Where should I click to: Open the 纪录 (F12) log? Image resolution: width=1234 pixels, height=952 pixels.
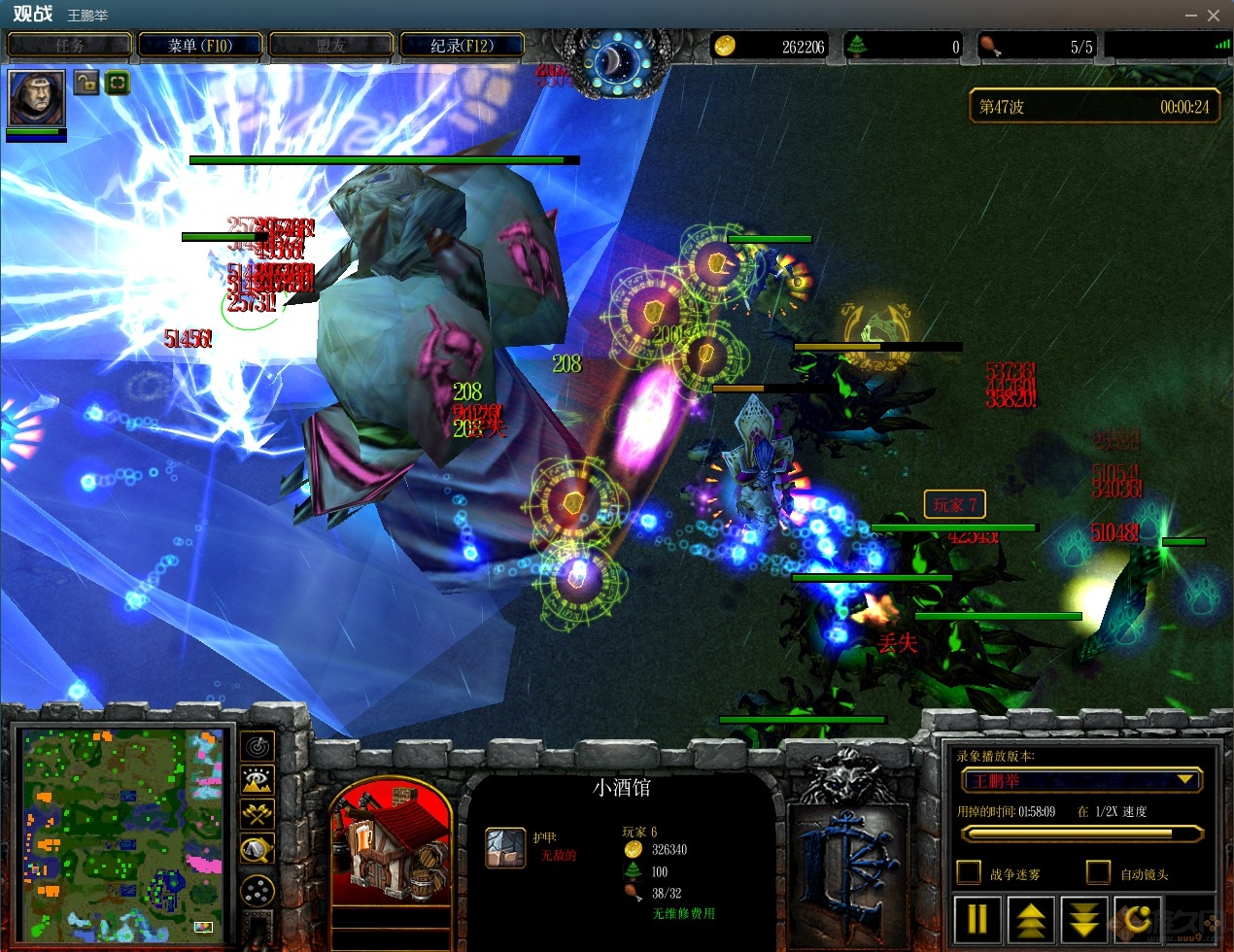pyautogui.click(x=462, y=46)
